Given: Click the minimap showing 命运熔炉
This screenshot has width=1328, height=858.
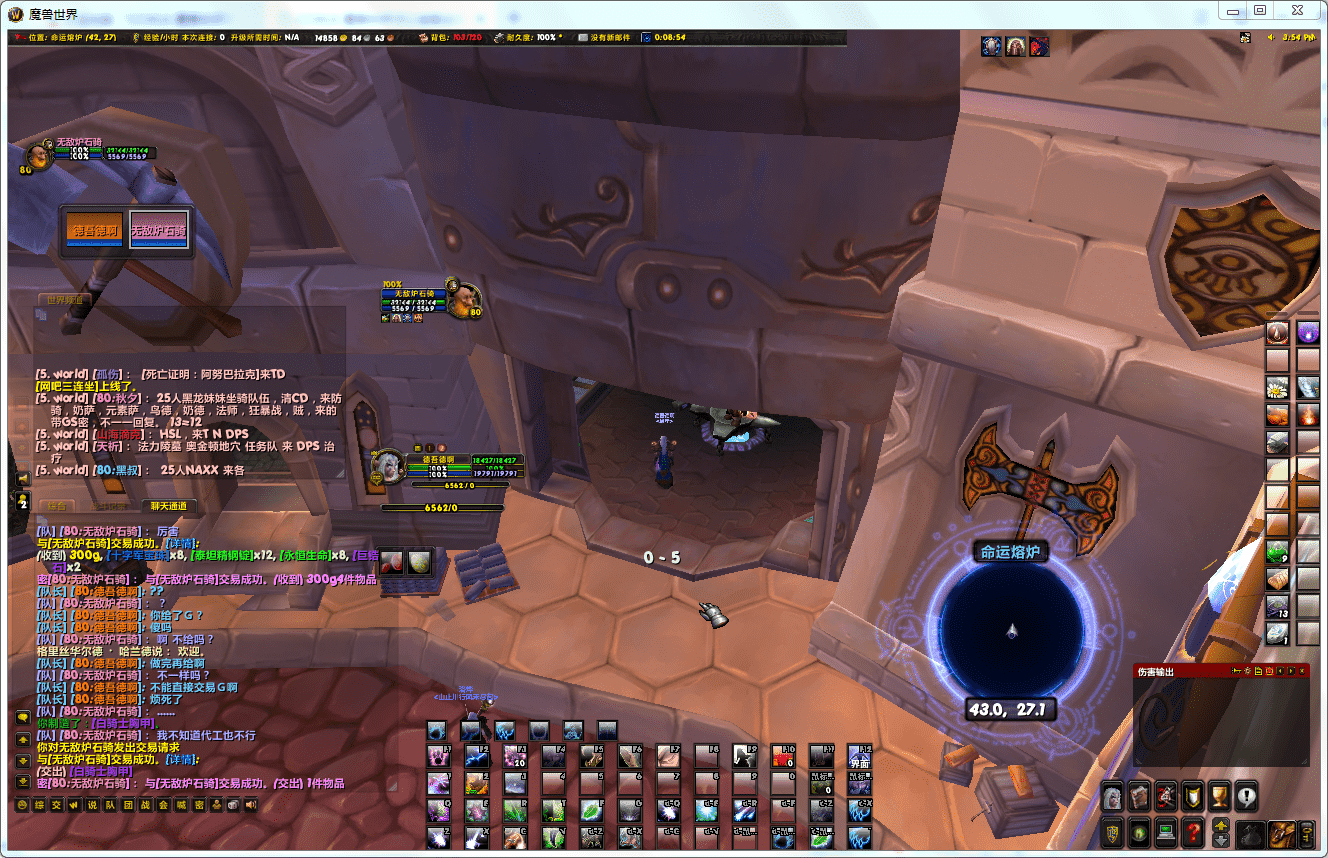Looking at the screenshot, I should point(1011,628).
